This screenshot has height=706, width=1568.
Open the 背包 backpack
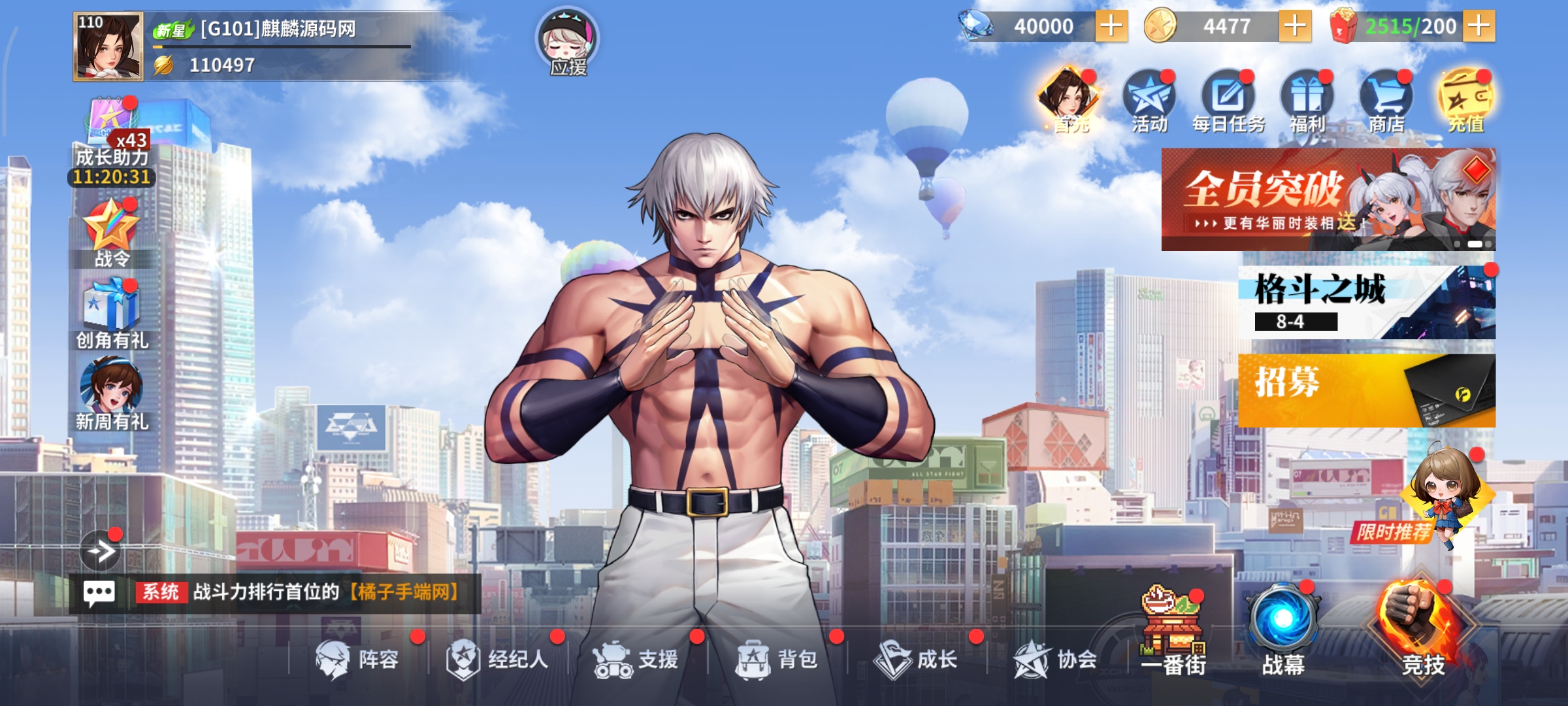(x=777, y=659)
